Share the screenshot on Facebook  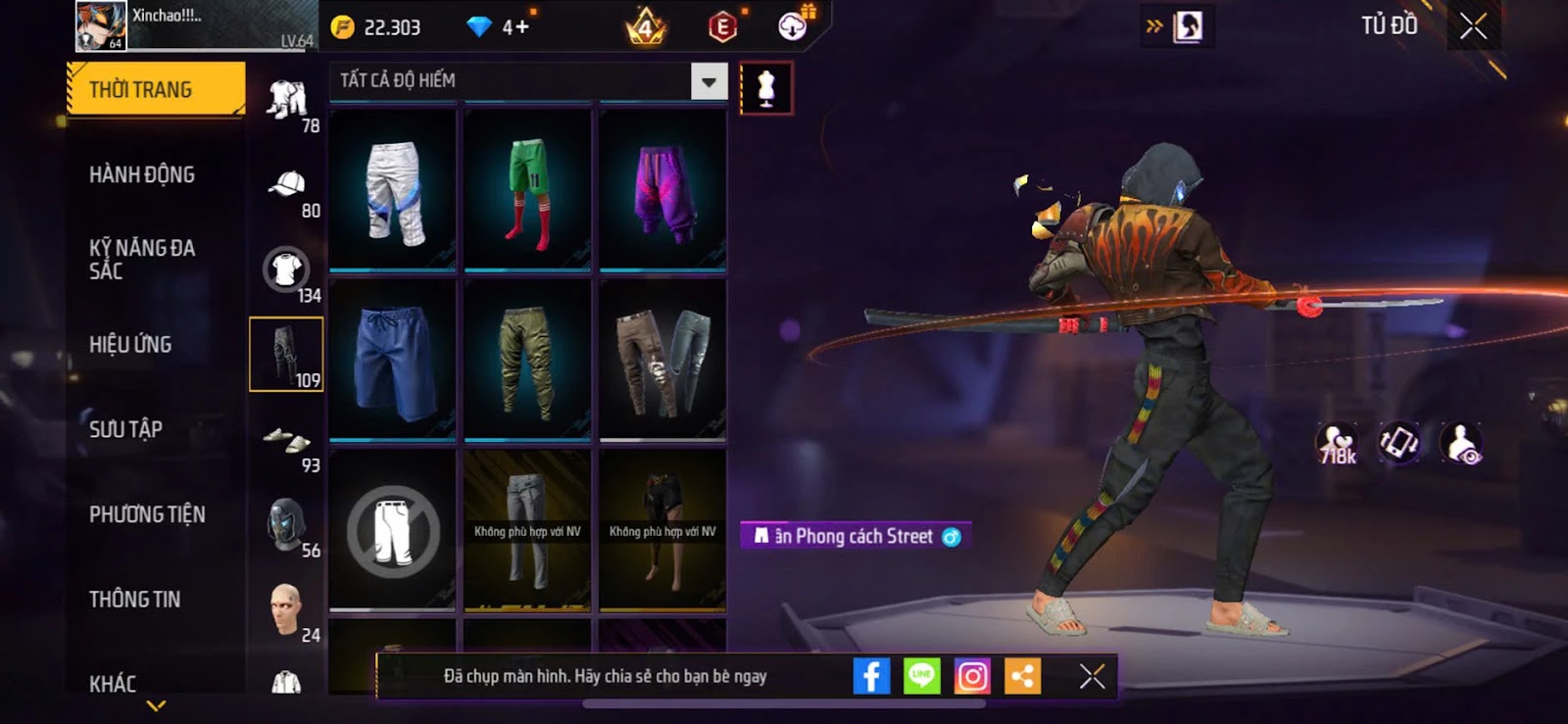[x=871, y=676]
